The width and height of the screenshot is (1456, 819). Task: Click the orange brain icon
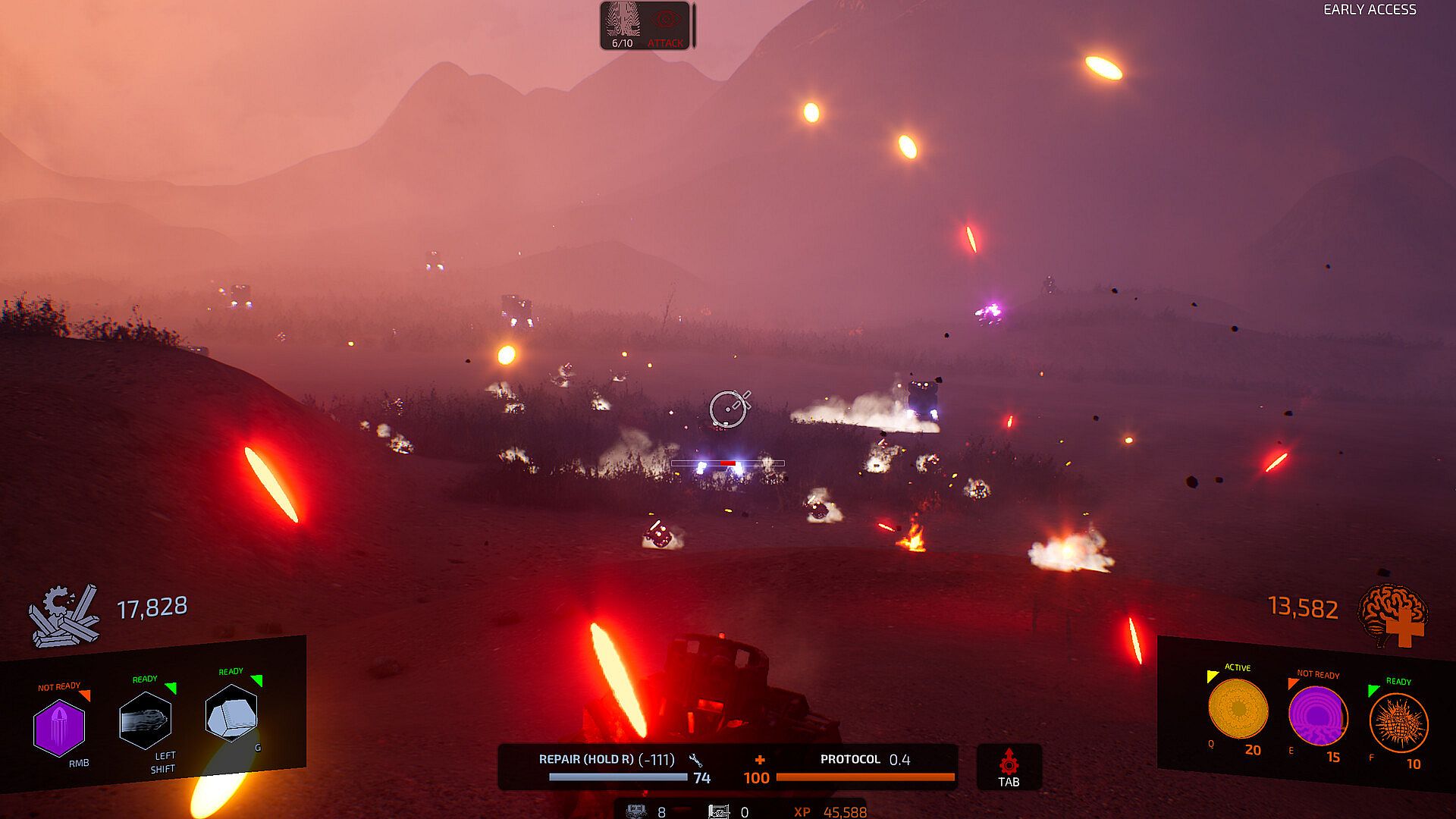click(1393, 614)
